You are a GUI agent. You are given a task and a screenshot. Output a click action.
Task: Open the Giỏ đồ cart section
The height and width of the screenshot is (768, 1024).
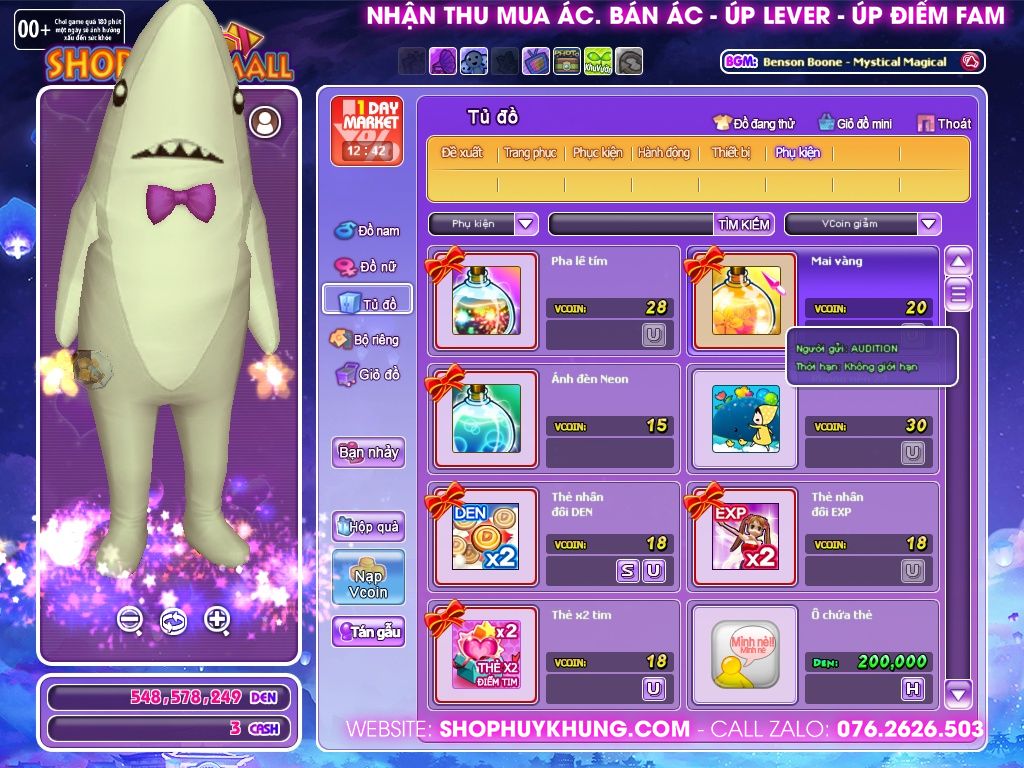(367, 375)
